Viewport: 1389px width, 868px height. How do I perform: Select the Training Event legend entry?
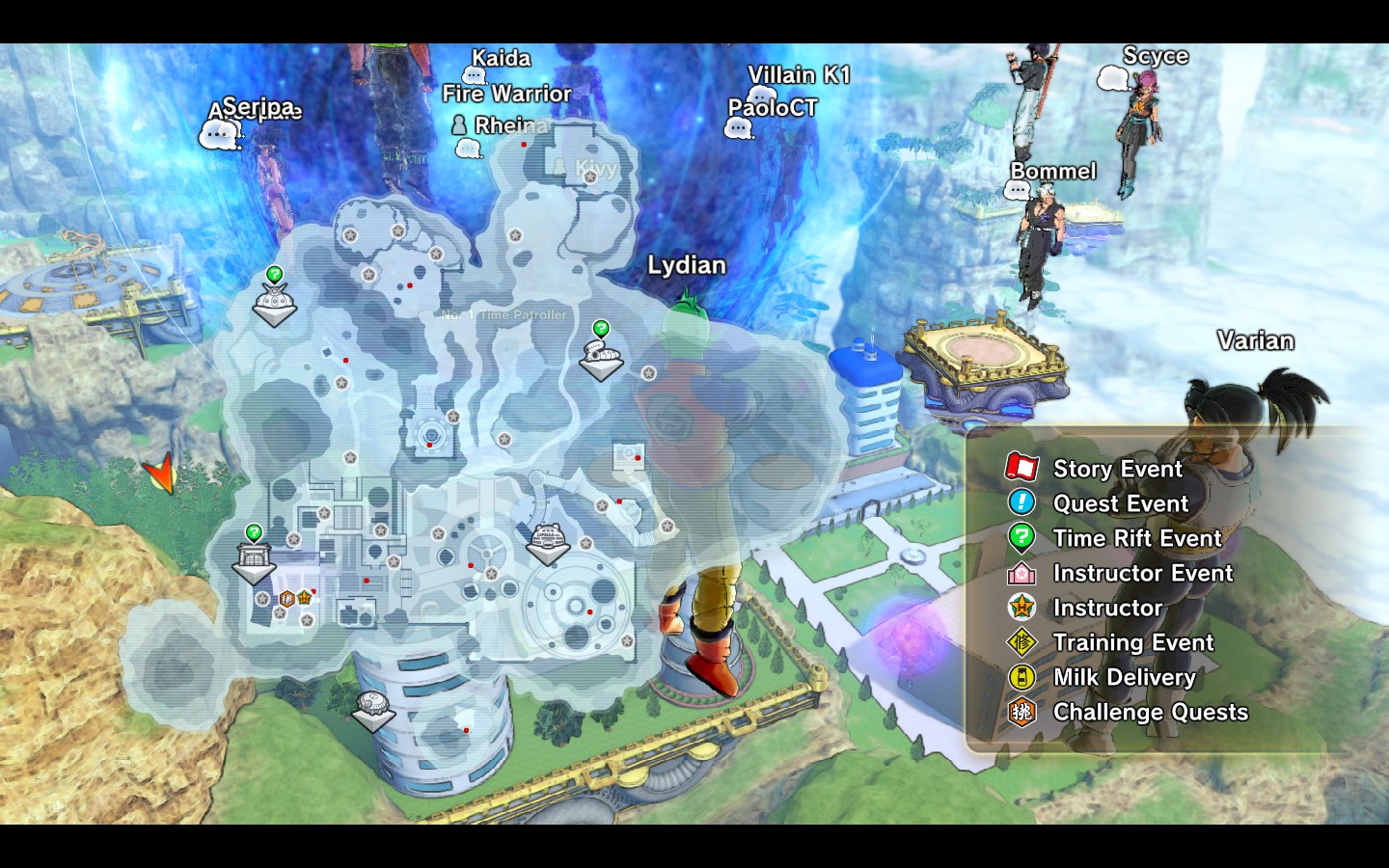[1132, 642]
